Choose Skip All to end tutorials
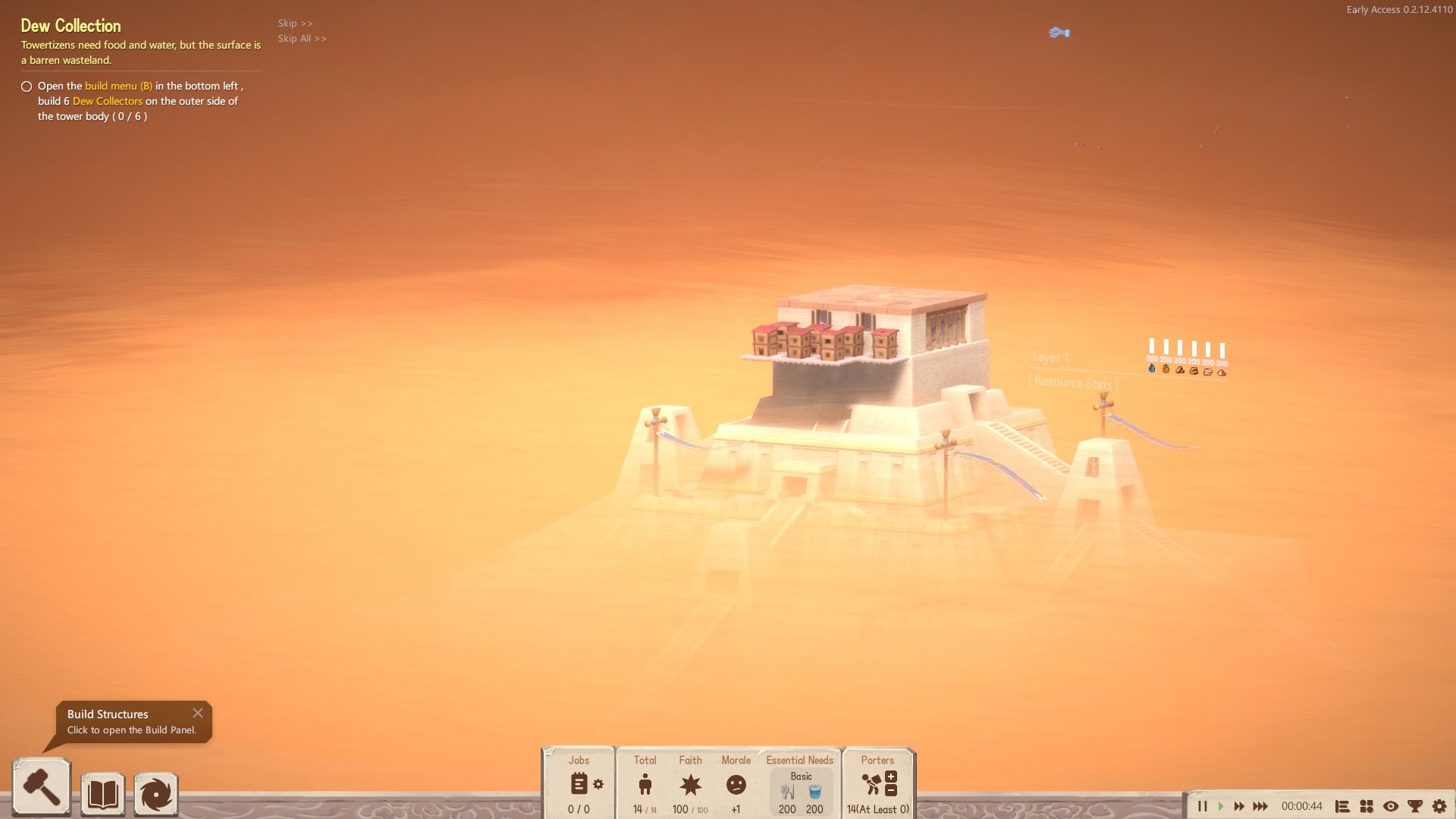The image size is (1456, 819). point(302,39)
